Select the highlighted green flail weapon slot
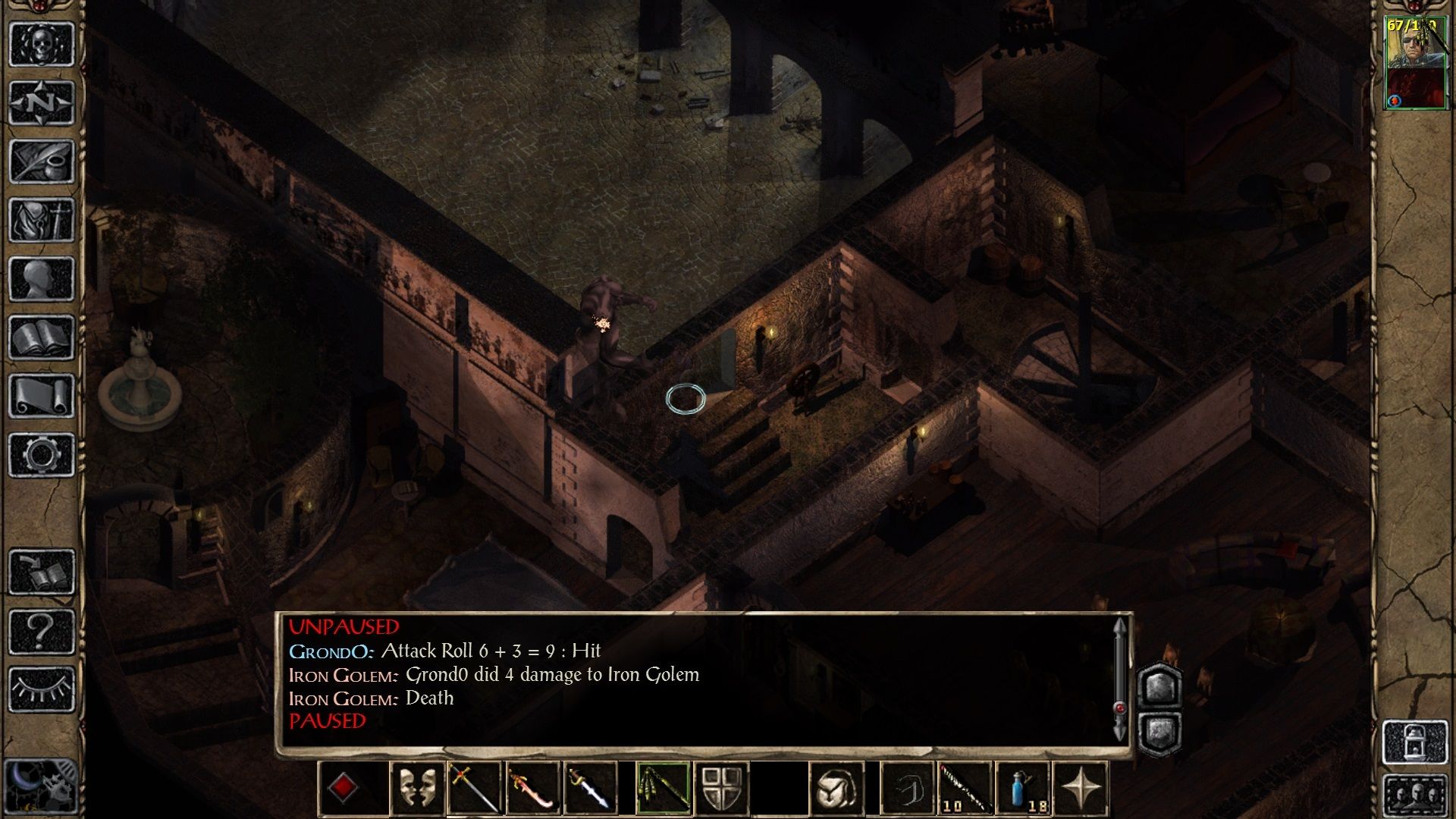Viewport: 1456px width, 819px height. pos(663,789)
